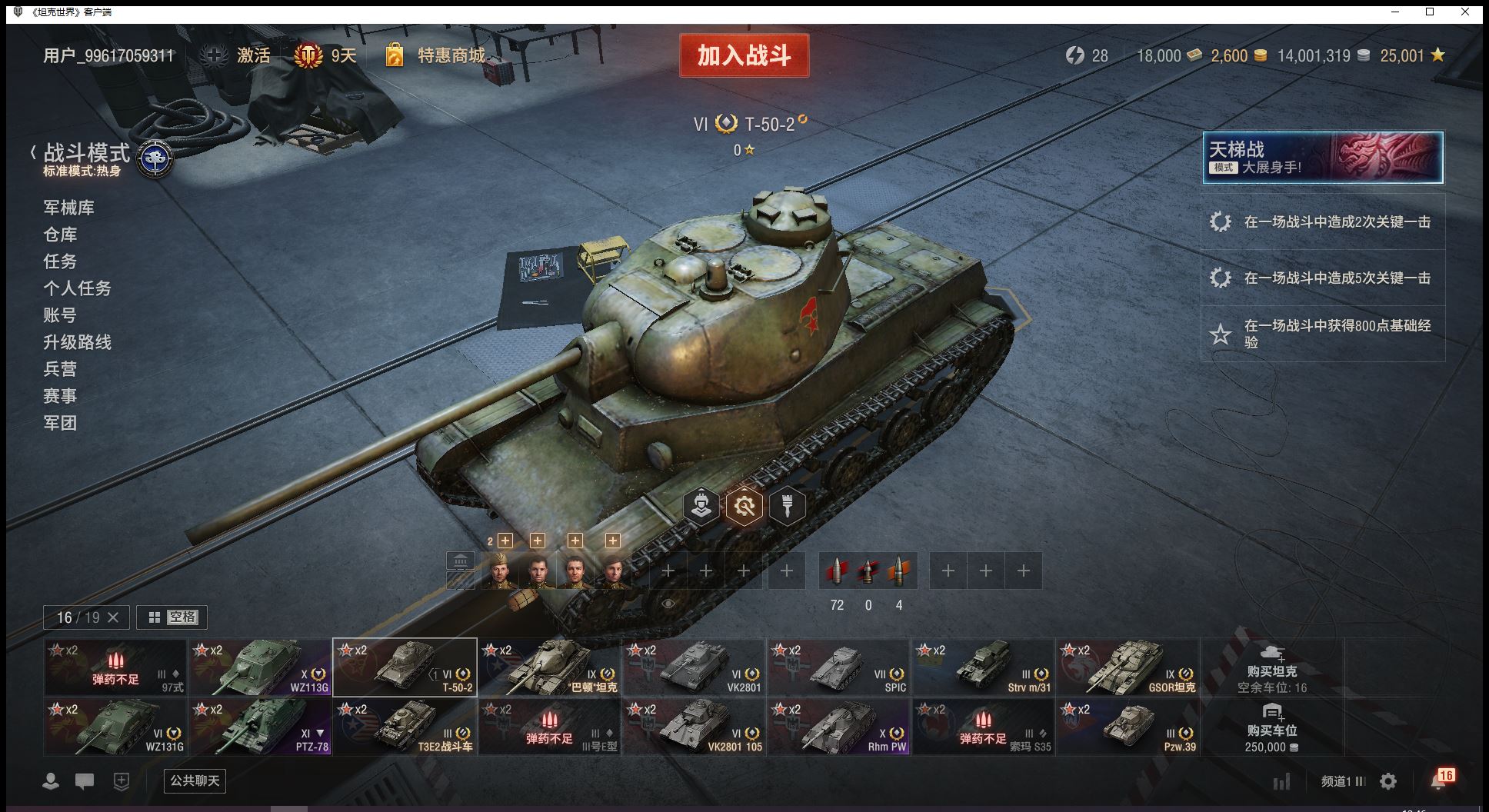Open the 升级路线 tech tree
Screen dimensions: 1489x812
click(x=77, y=342)
